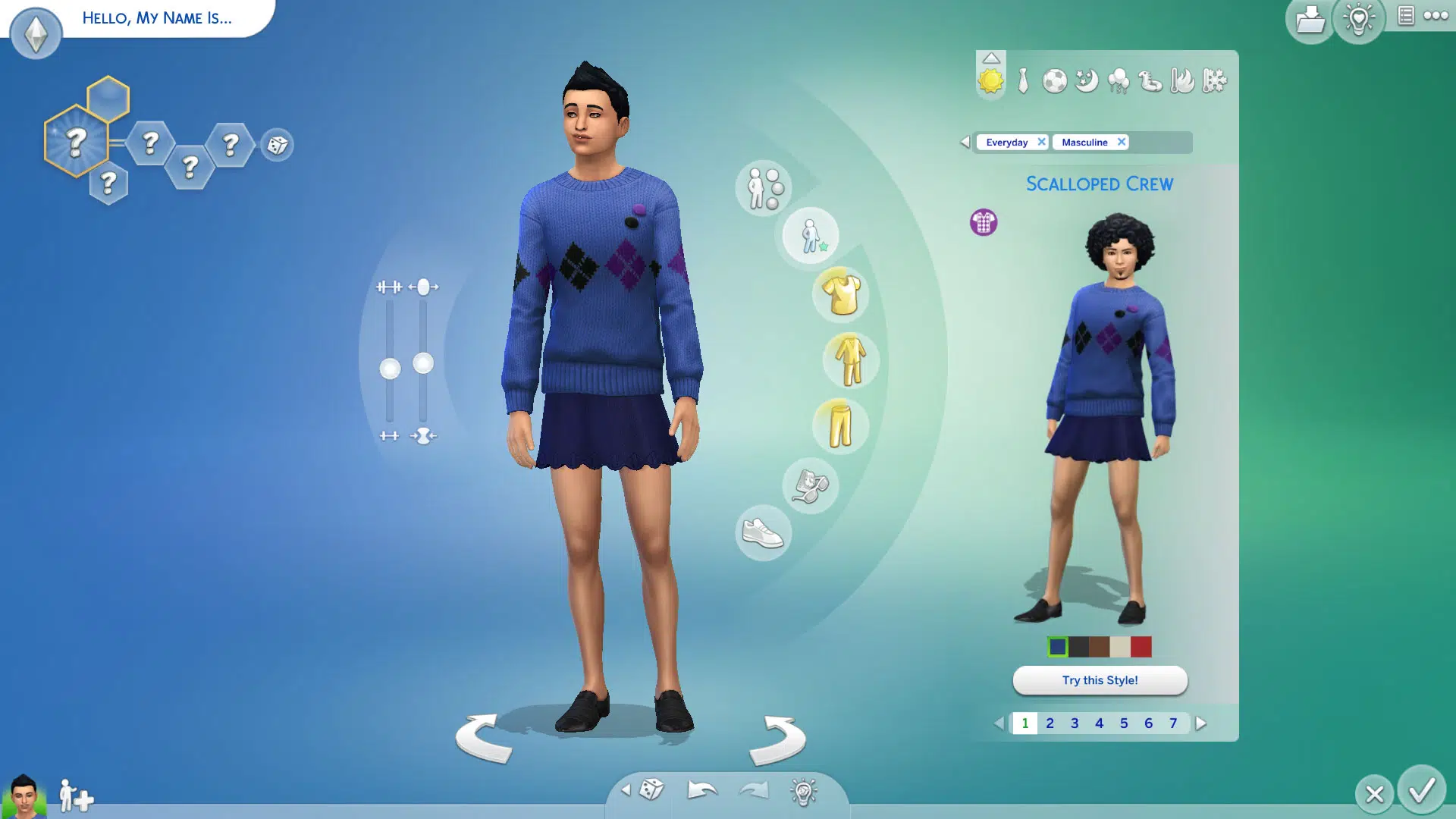Open styled looks page 5
The image size is (1456, 819).
pyautogui.click(x=1124, y=723)
